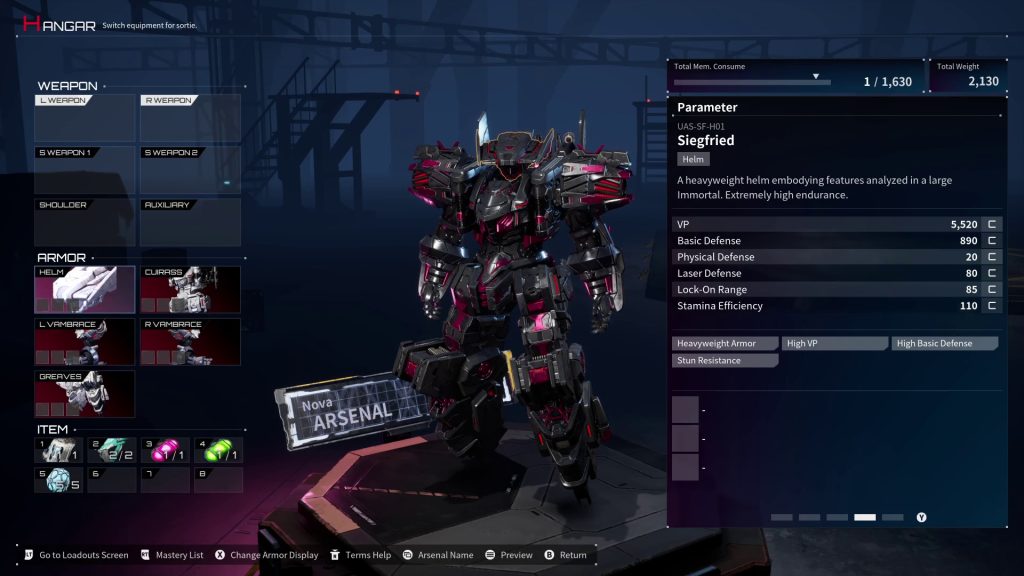Image resolution: width=1024 pixels, height=576 pixels.
Task: Choose the S Weapon 1 slot
Action: point(85,170)
